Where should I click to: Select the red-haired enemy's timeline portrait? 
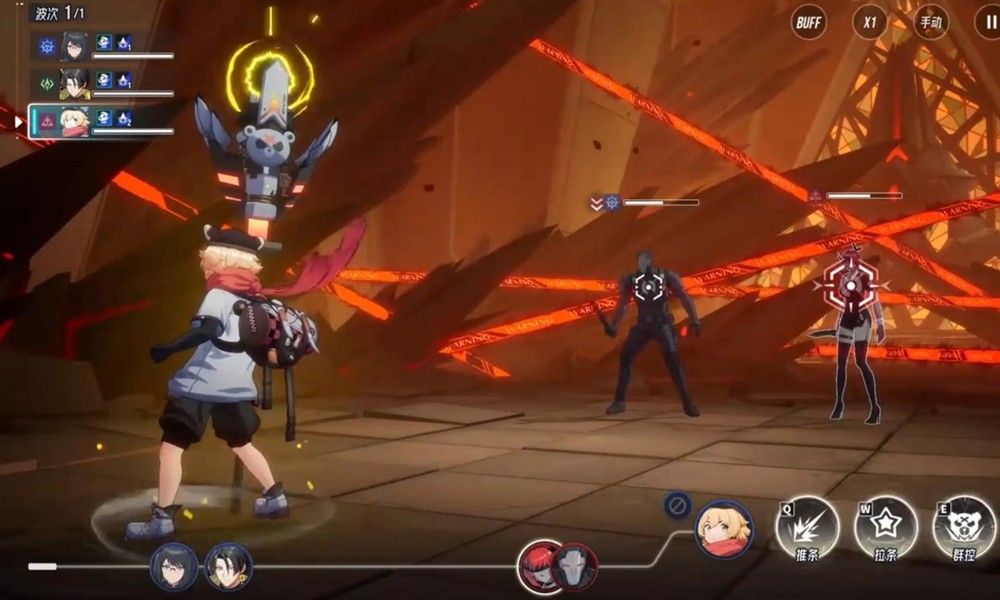click(x=539, y=566)
